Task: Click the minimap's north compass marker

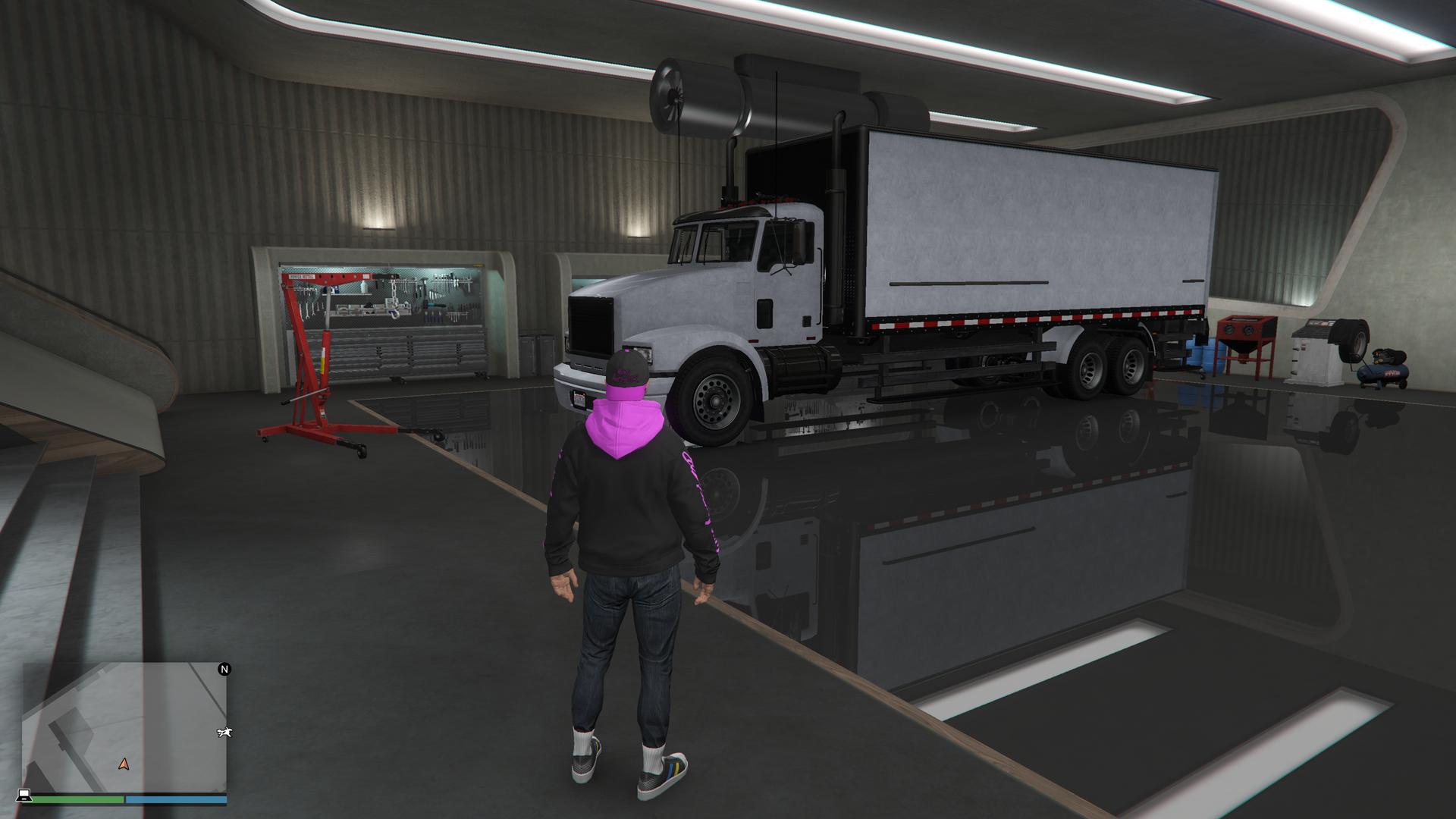Action: pos(224,669)
